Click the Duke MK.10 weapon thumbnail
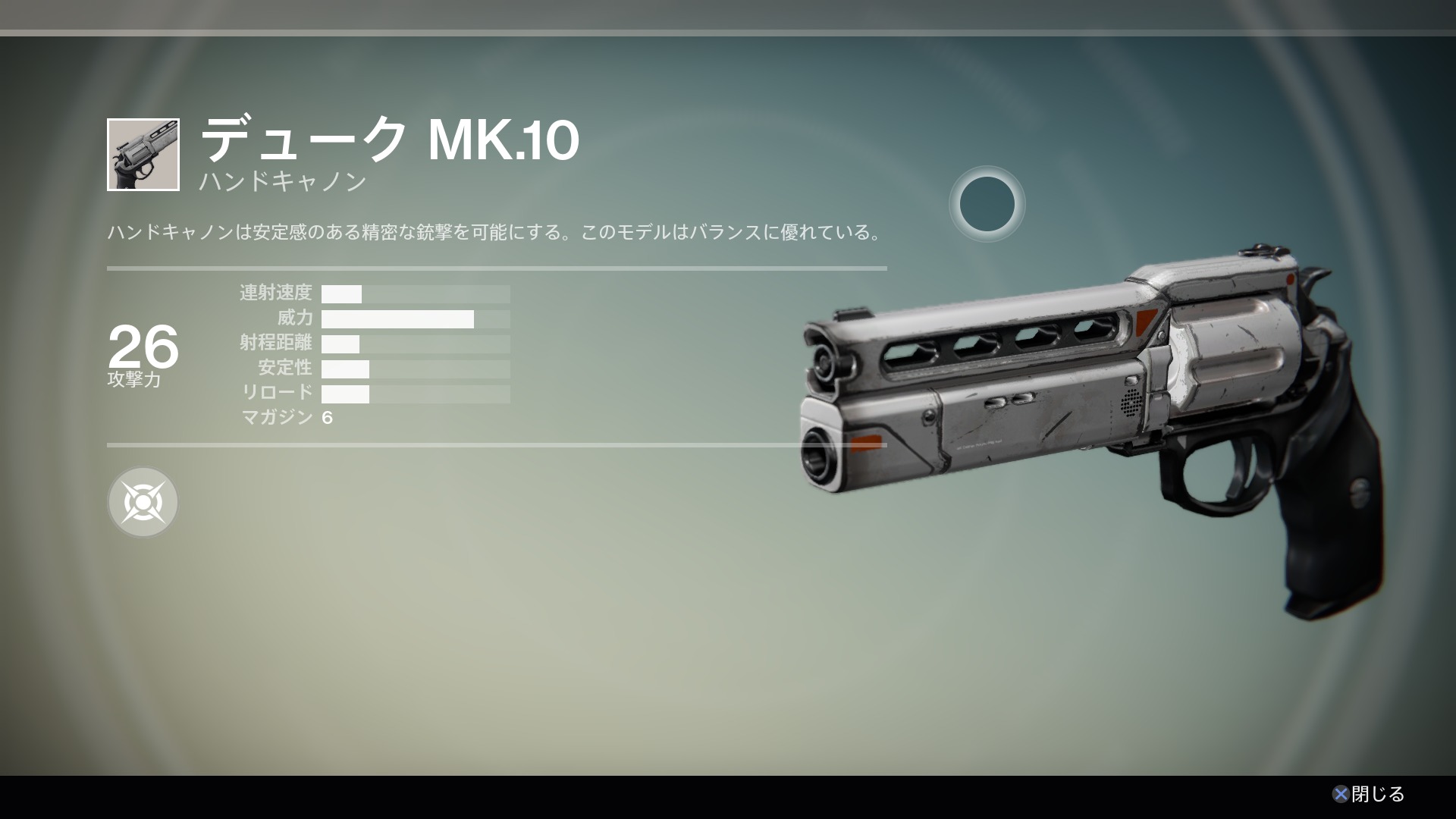Screen dimensions: 1456x819 [x=143, y=155]
